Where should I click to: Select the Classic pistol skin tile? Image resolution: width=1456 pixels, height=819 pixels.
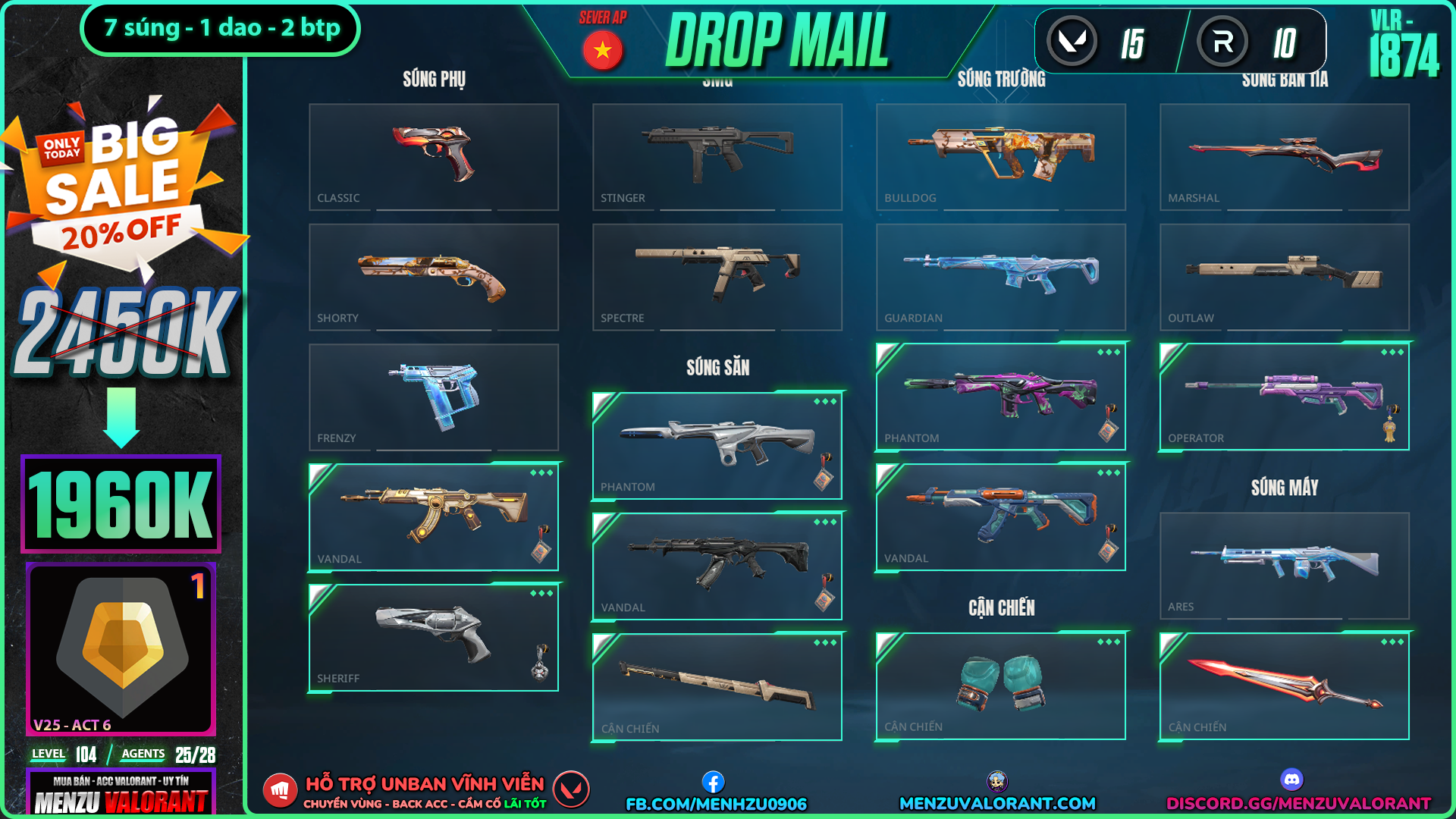[433, 157]
